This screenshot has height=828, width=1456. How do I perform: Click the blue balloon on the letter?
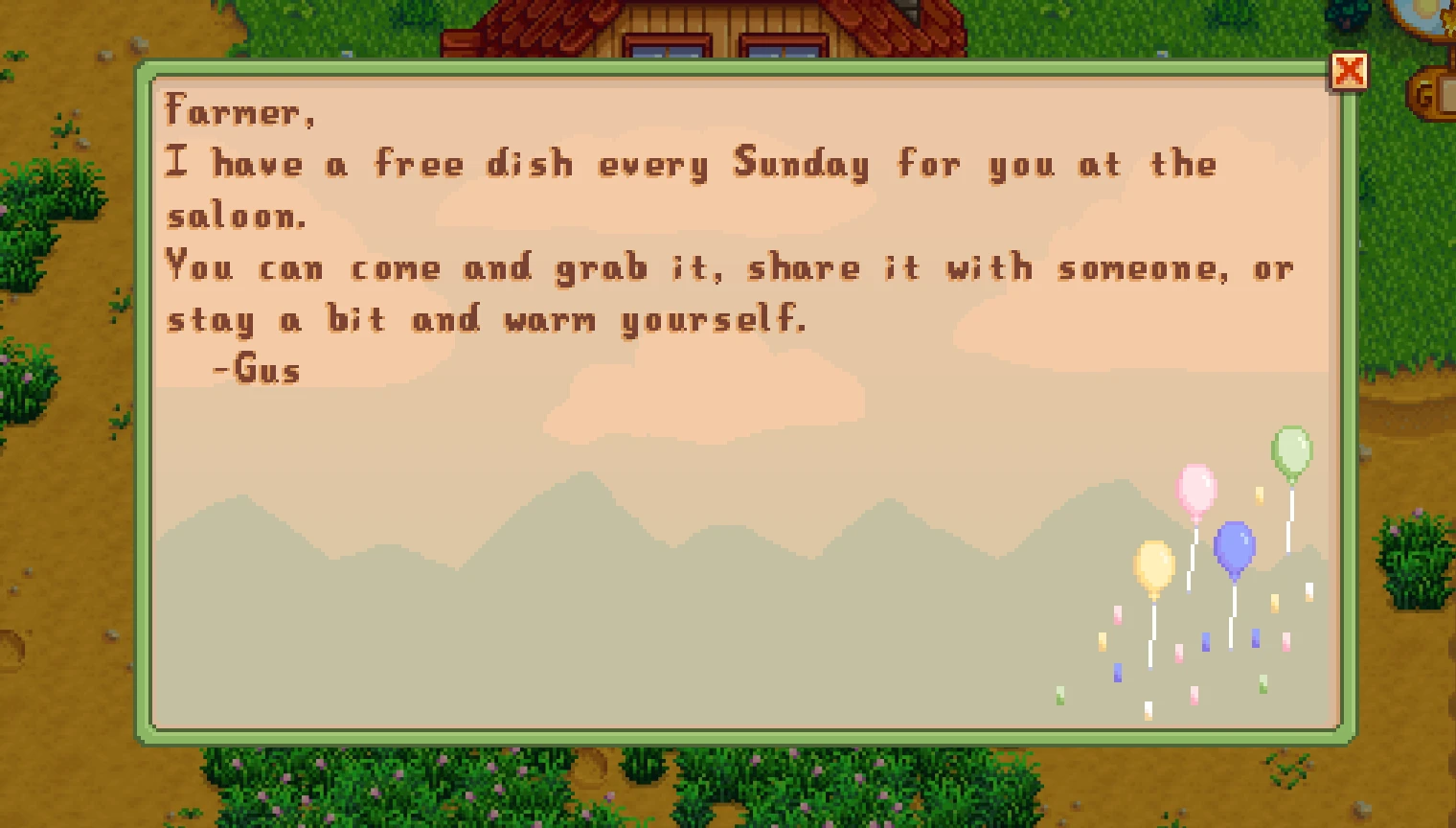[1234, 547]
